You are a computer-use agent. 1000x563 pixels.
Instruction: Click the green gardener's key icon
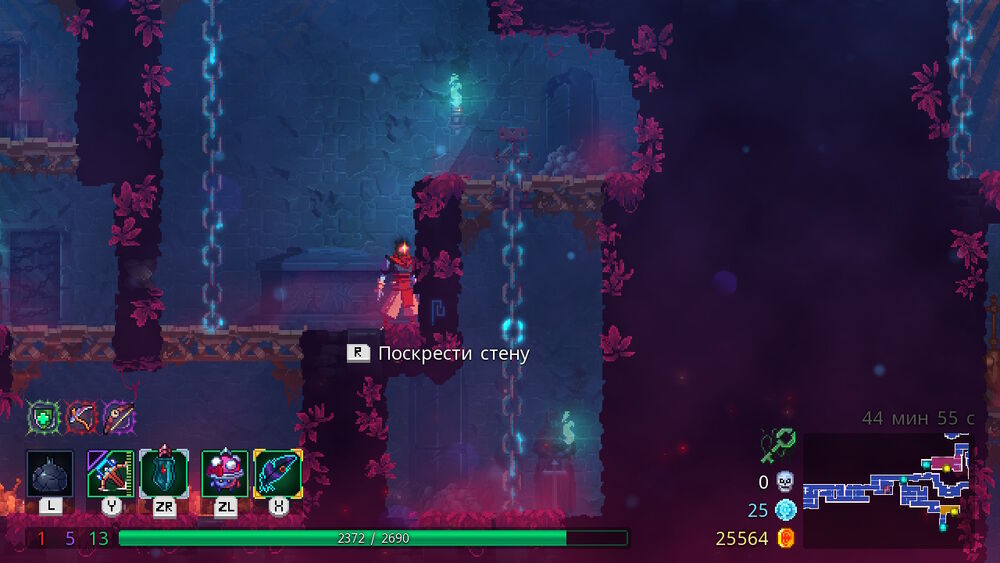tap(776, 444)
